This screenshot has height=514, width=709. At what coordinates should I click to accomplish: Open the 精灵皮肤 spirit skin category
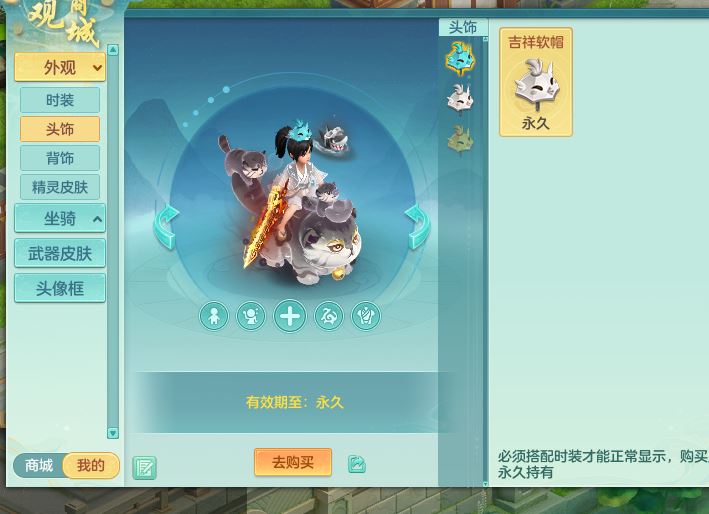point(60,187)
